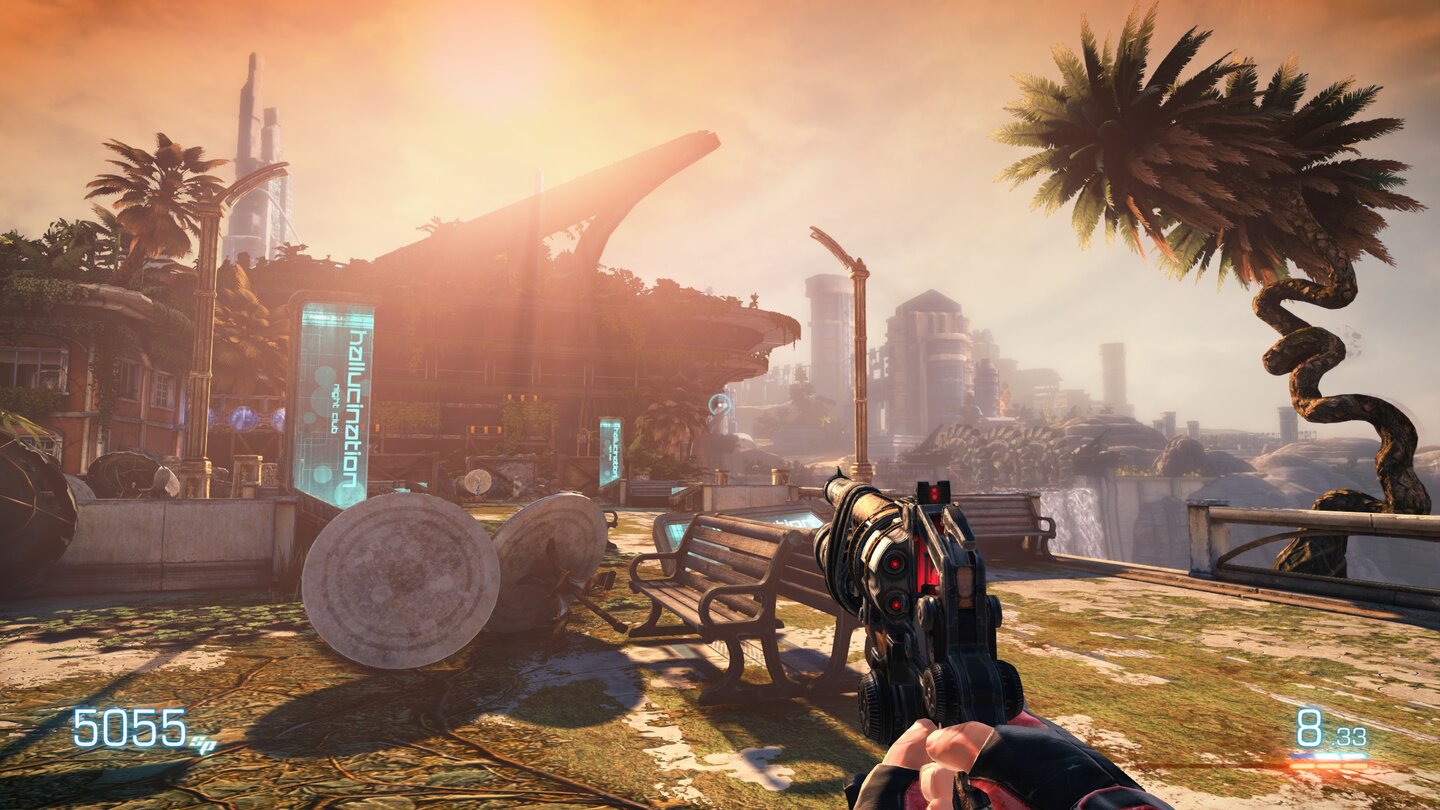Click the reserve clip count '.33'
Screen dimensions: 1440x810
click(x=1349, y=736)
